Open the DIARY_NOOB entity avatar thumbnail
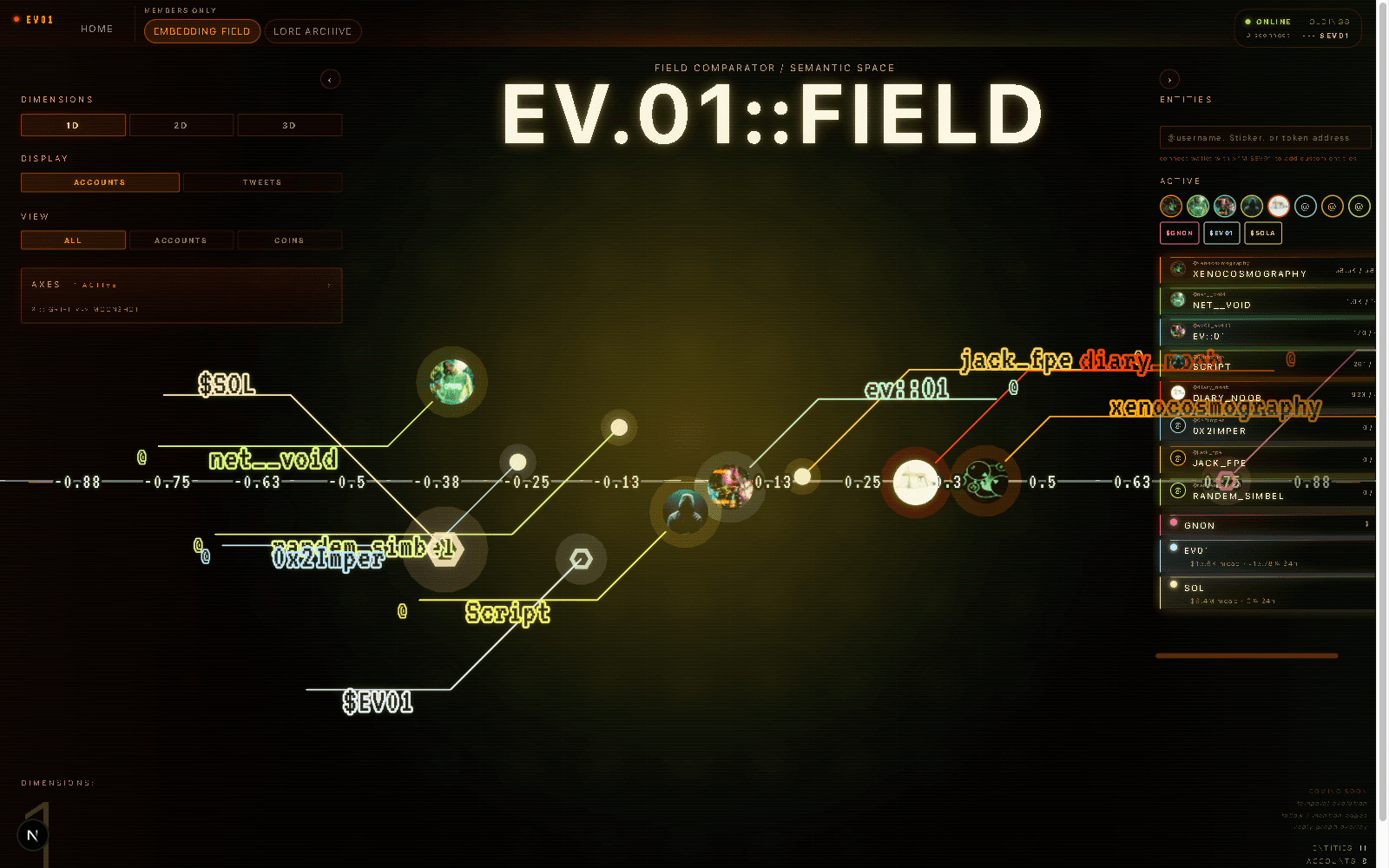Viewport: 1389px width, 868px height. pyautogui.click(x=1178, y=392)
